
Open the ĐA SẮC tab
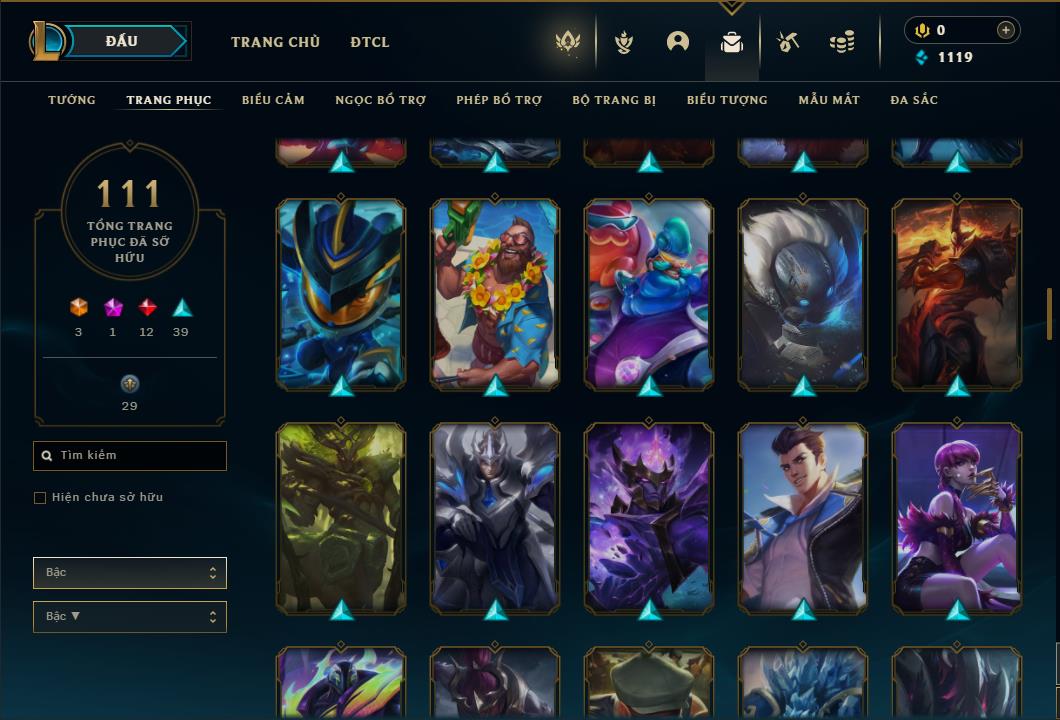914,100
